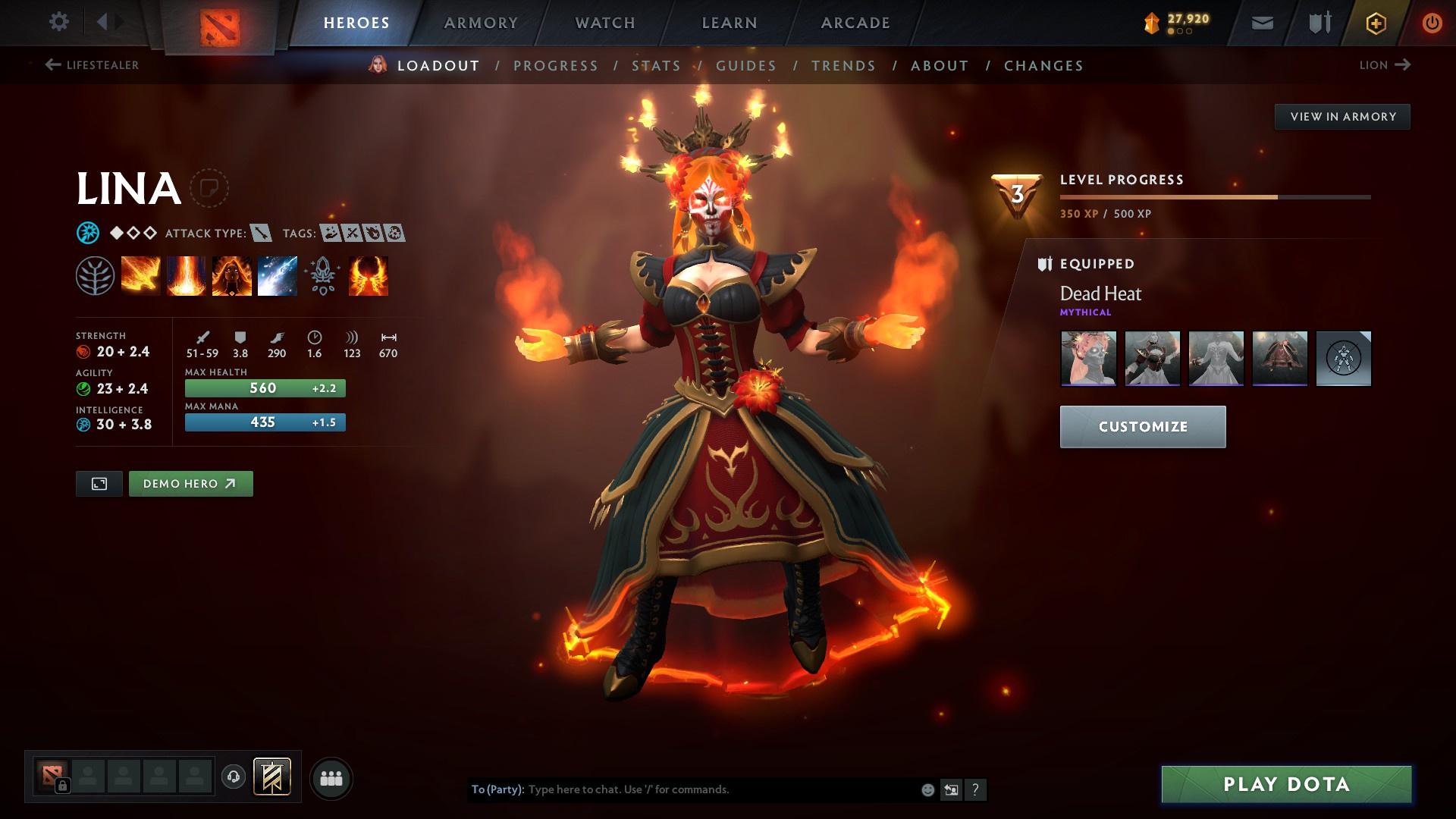1456x819 pixels.
Task: Open the Changes section
Action: tap(1043, 66)
